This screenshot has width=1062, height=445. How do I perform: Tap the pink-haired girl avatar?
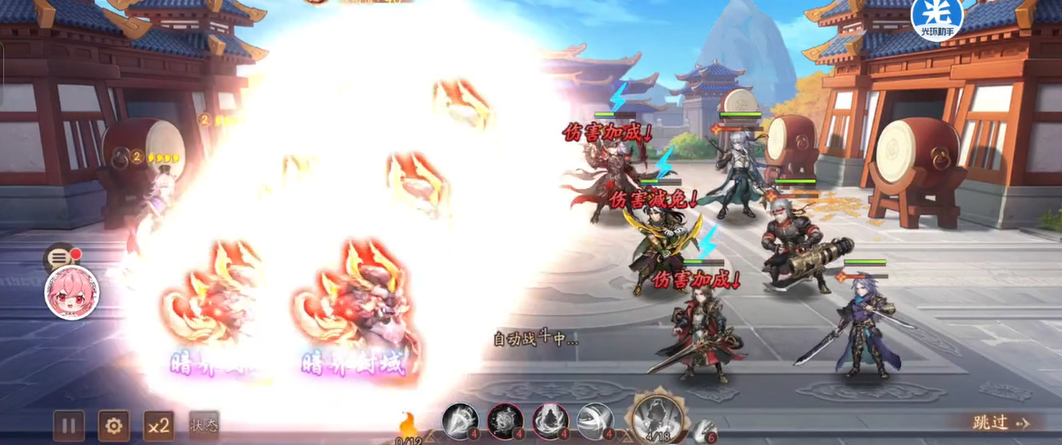[x=71, y=294]
